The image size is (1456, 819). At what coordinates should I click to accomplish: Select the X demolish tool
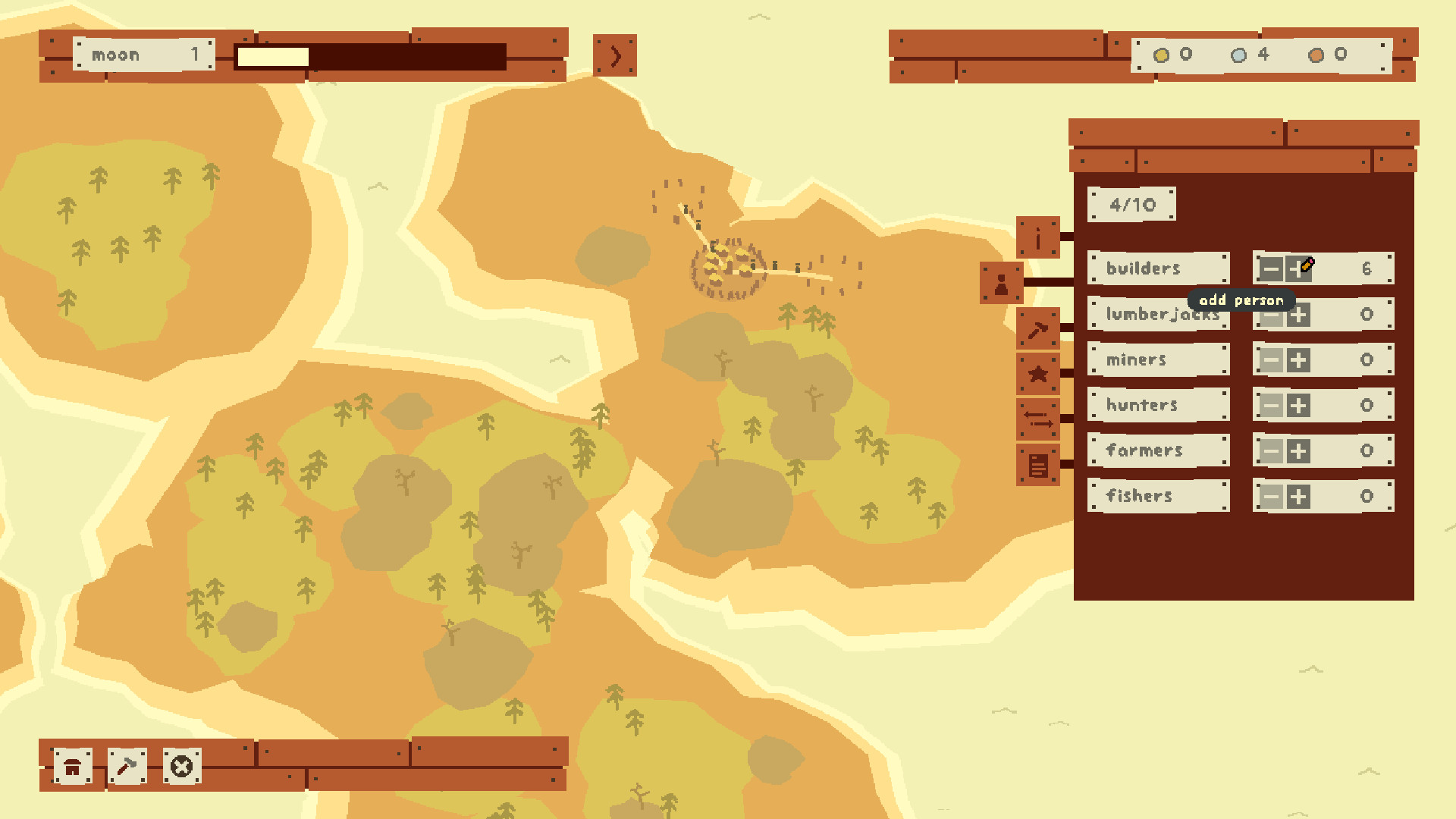click(181, 767)
